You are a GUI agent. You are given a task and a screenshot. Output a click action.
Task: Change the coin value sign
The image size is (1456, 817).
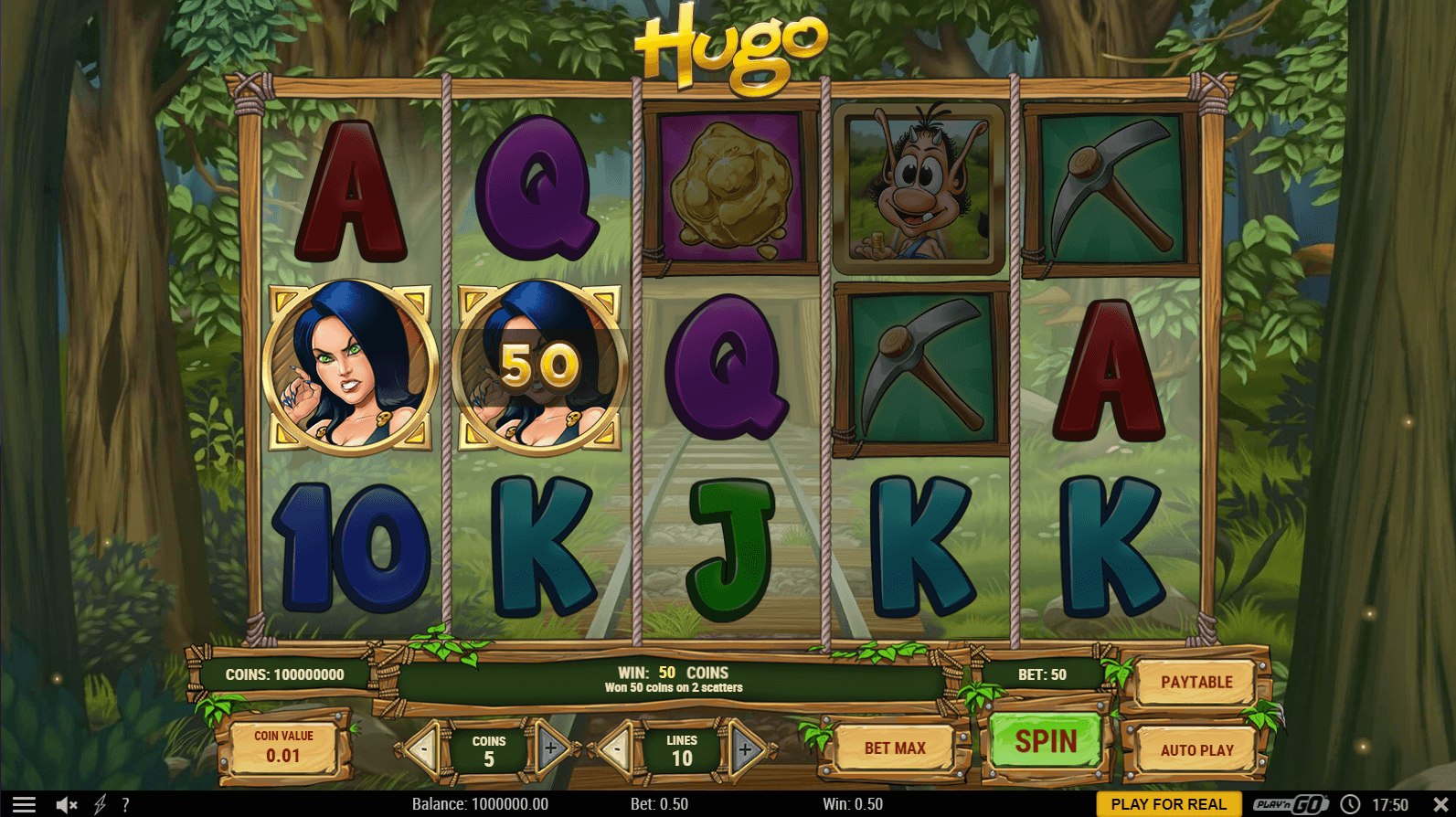283,748
